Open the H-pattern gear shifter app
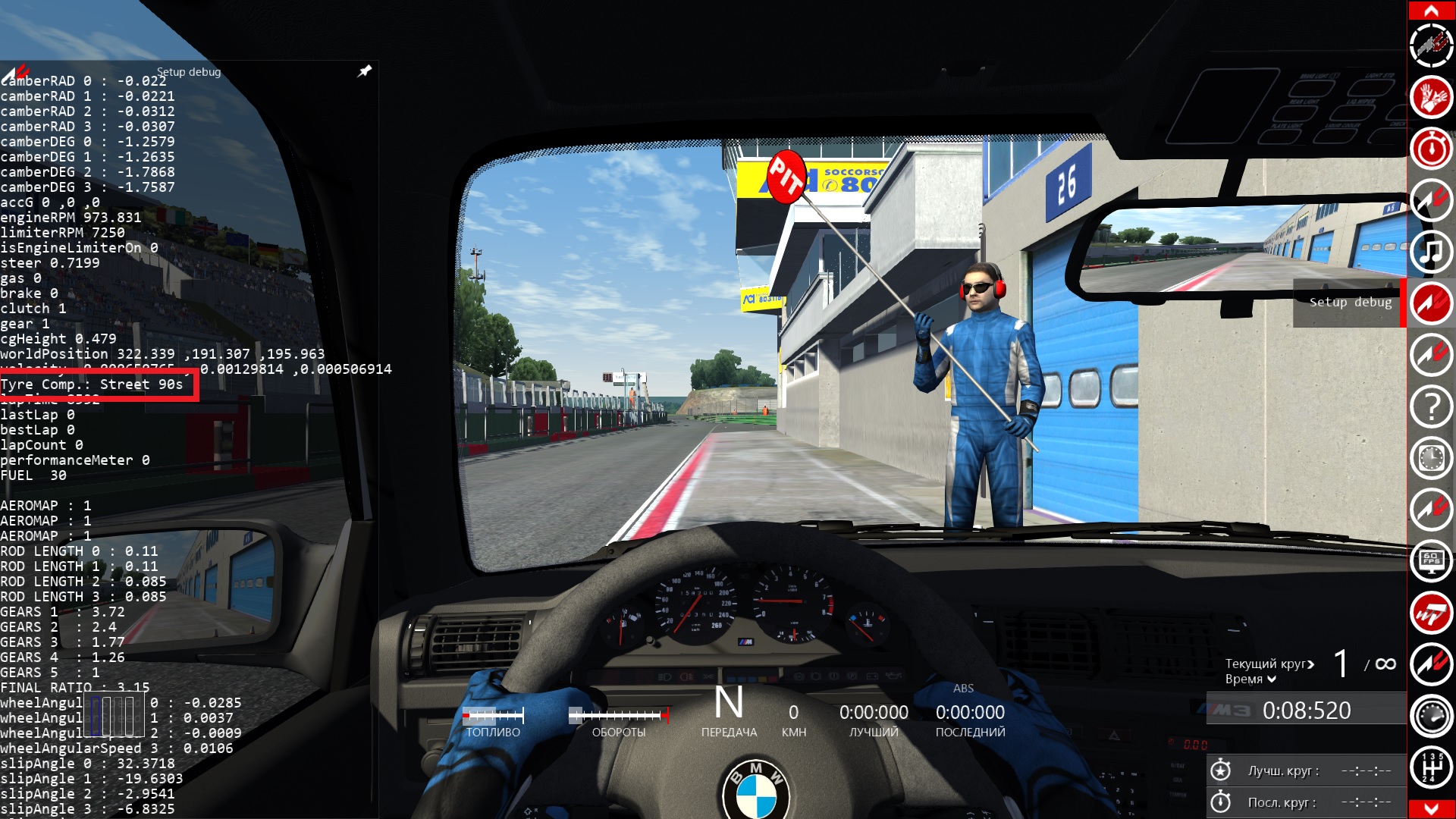1456x819 pixels. coord(1431,767)
